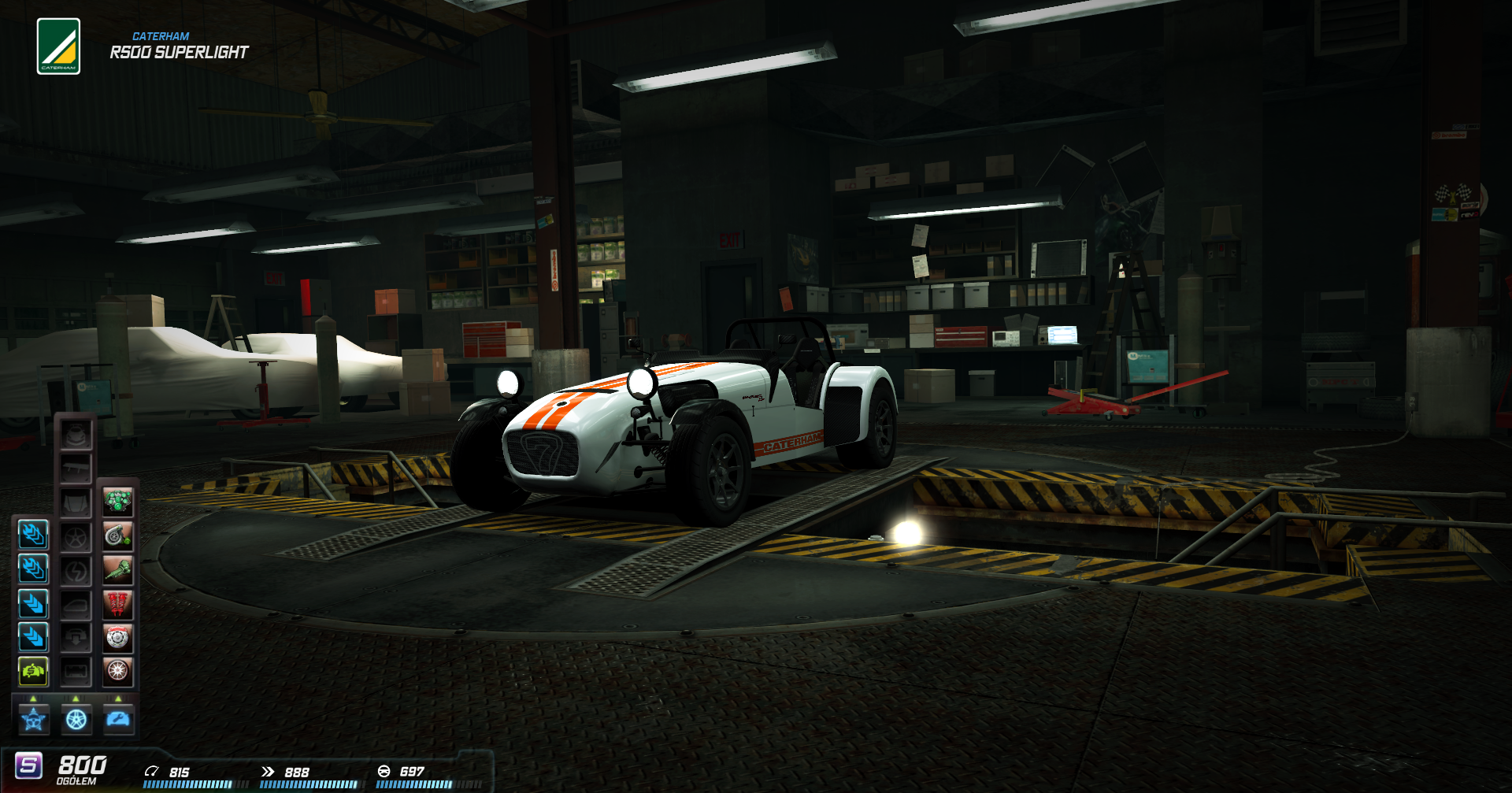The height and width of the screenshot is (793, 1512).
Task: Select the turbo forced induction part
Action: [x=118, y=536]
